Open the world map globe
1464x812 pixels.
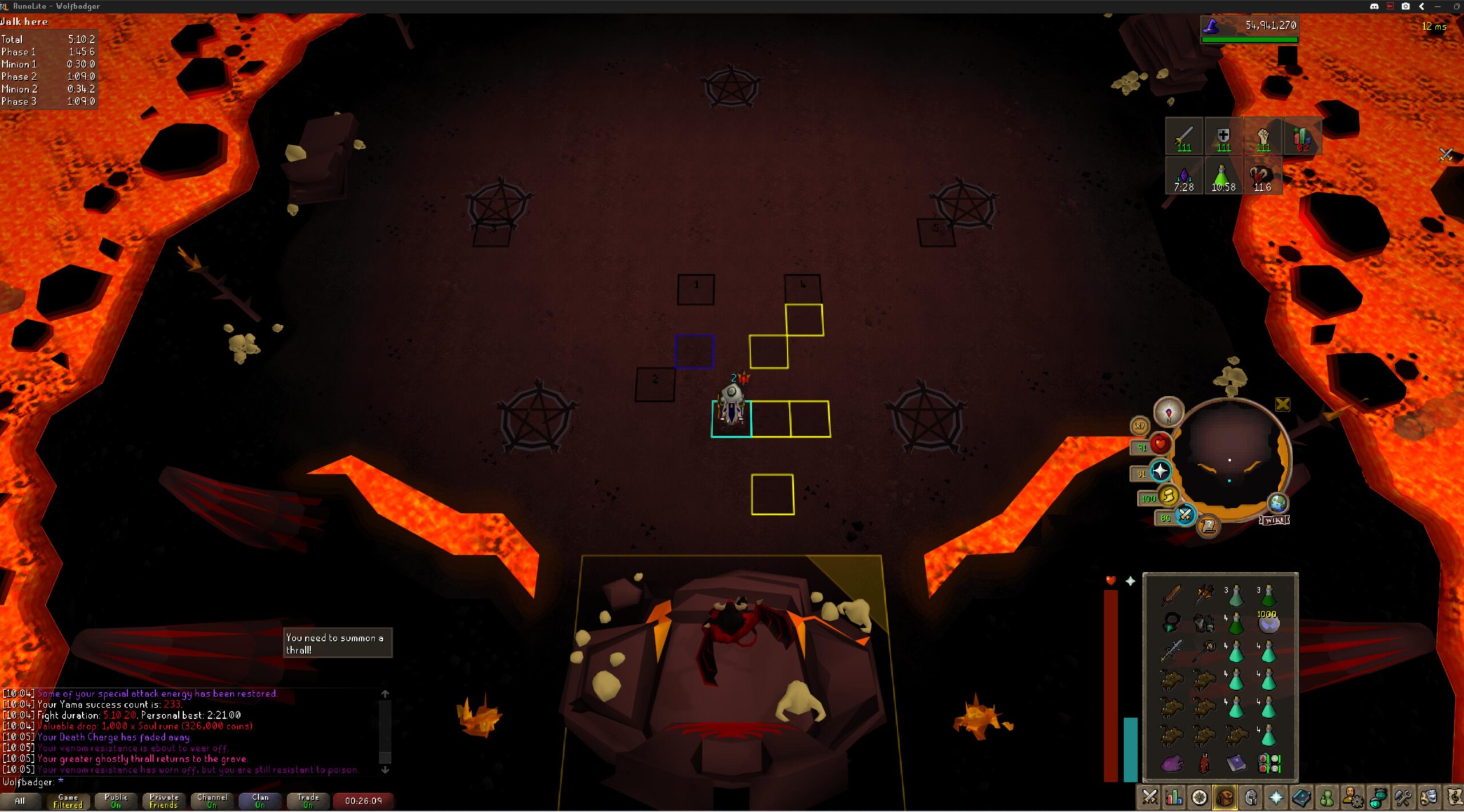tap(1278, 503)
